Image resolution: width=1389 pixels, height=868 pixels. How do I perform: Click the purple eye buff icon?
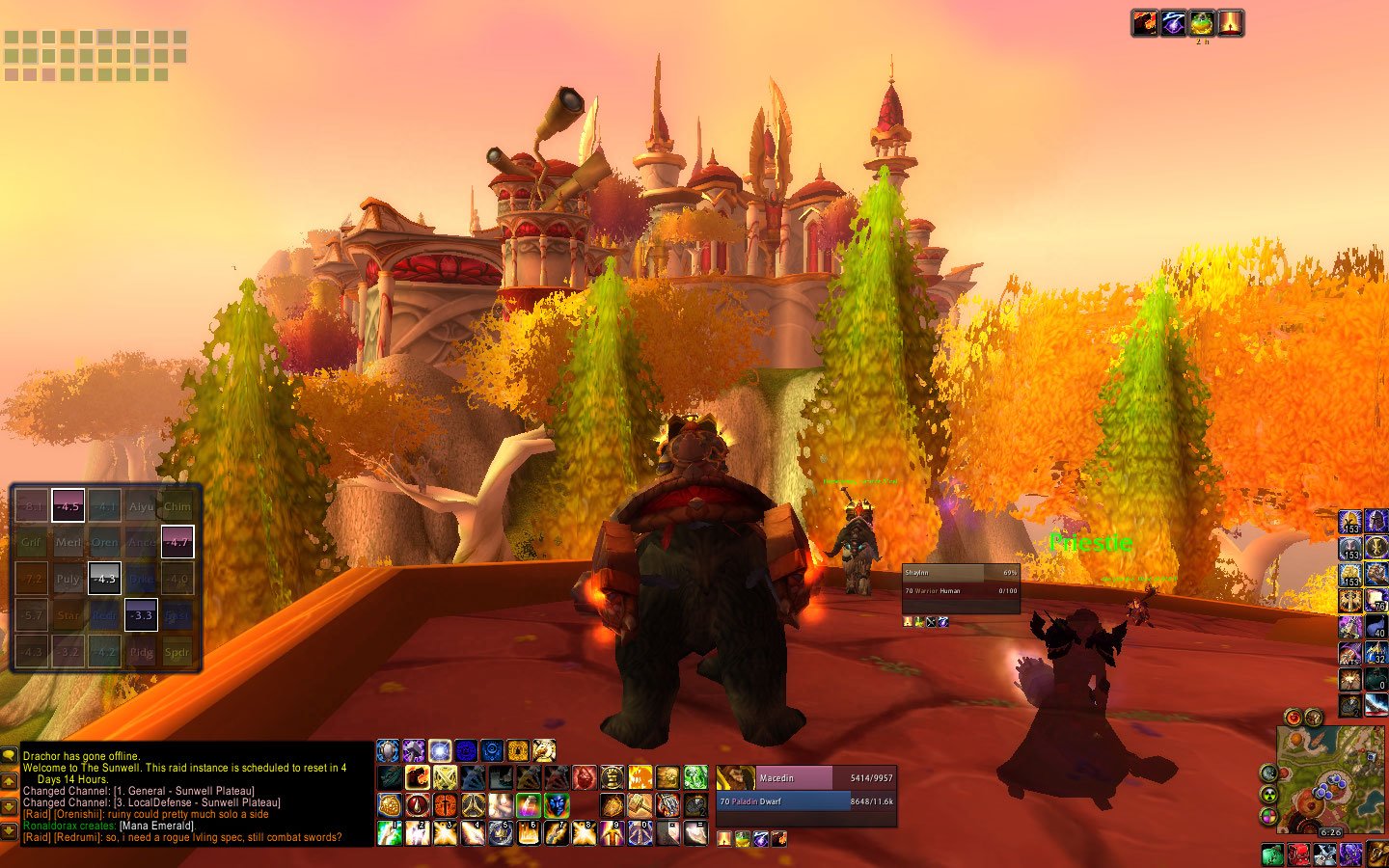click(1173, 23)
